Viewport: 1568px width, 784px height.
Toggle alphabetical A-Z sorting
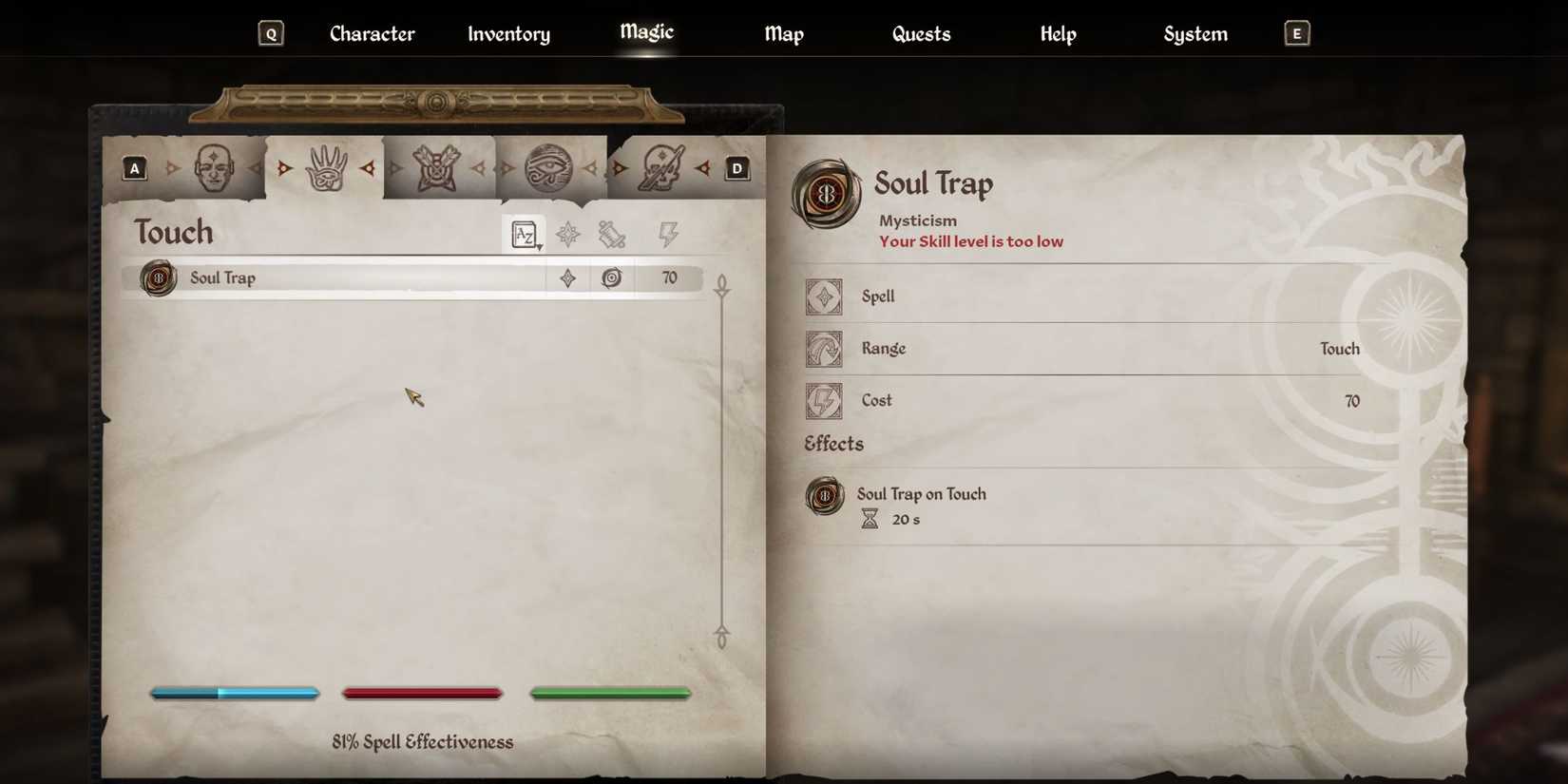click(x=523, y=234)
